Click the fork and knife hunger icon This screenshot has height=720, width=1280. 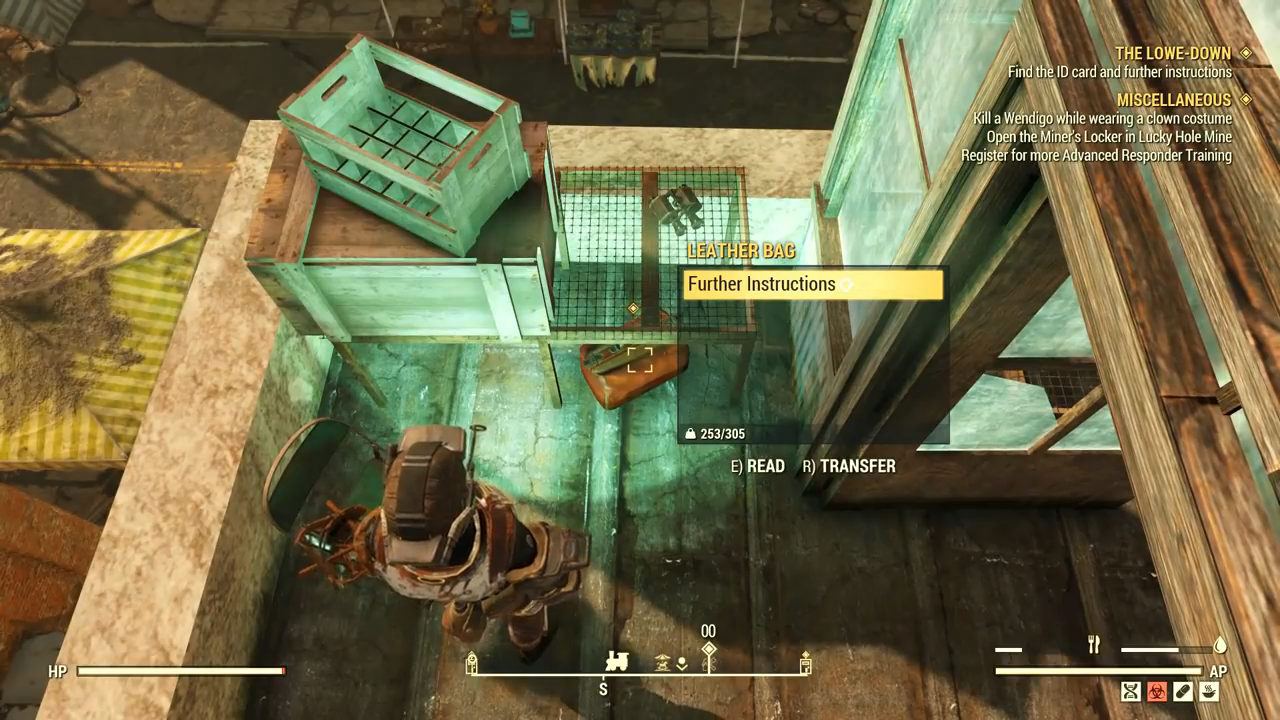1094,646
